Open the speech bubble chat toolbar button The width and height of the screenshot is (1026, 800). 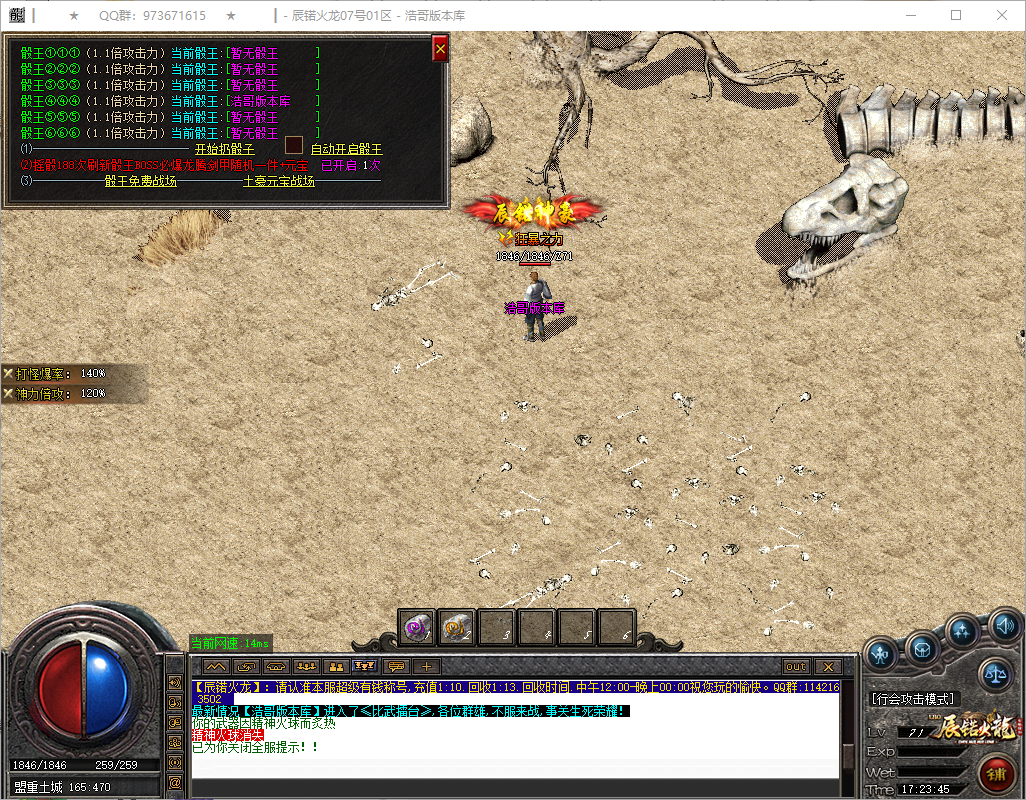click(396, 667)
